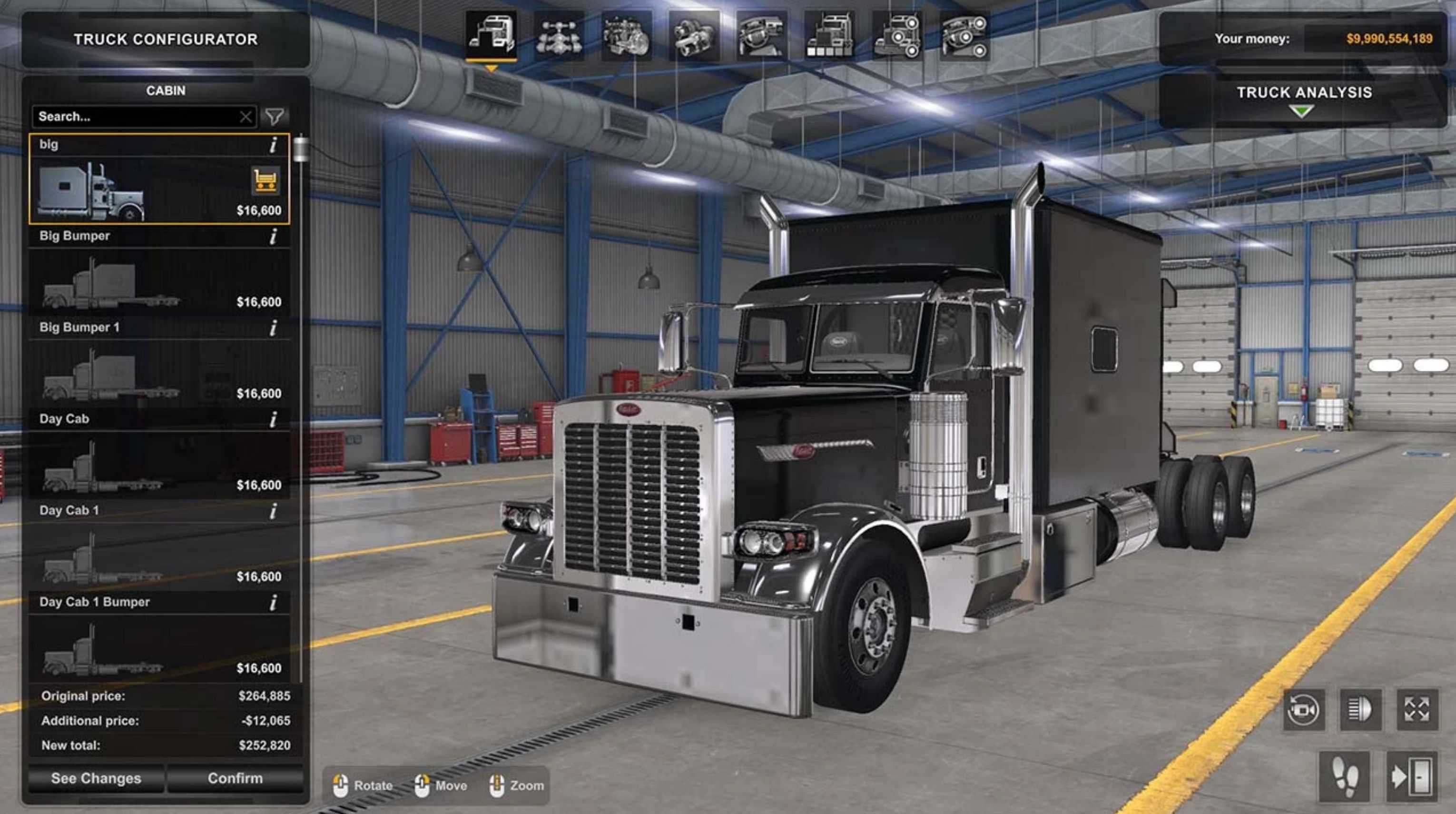Show info for the 'big' cabin

274,145
